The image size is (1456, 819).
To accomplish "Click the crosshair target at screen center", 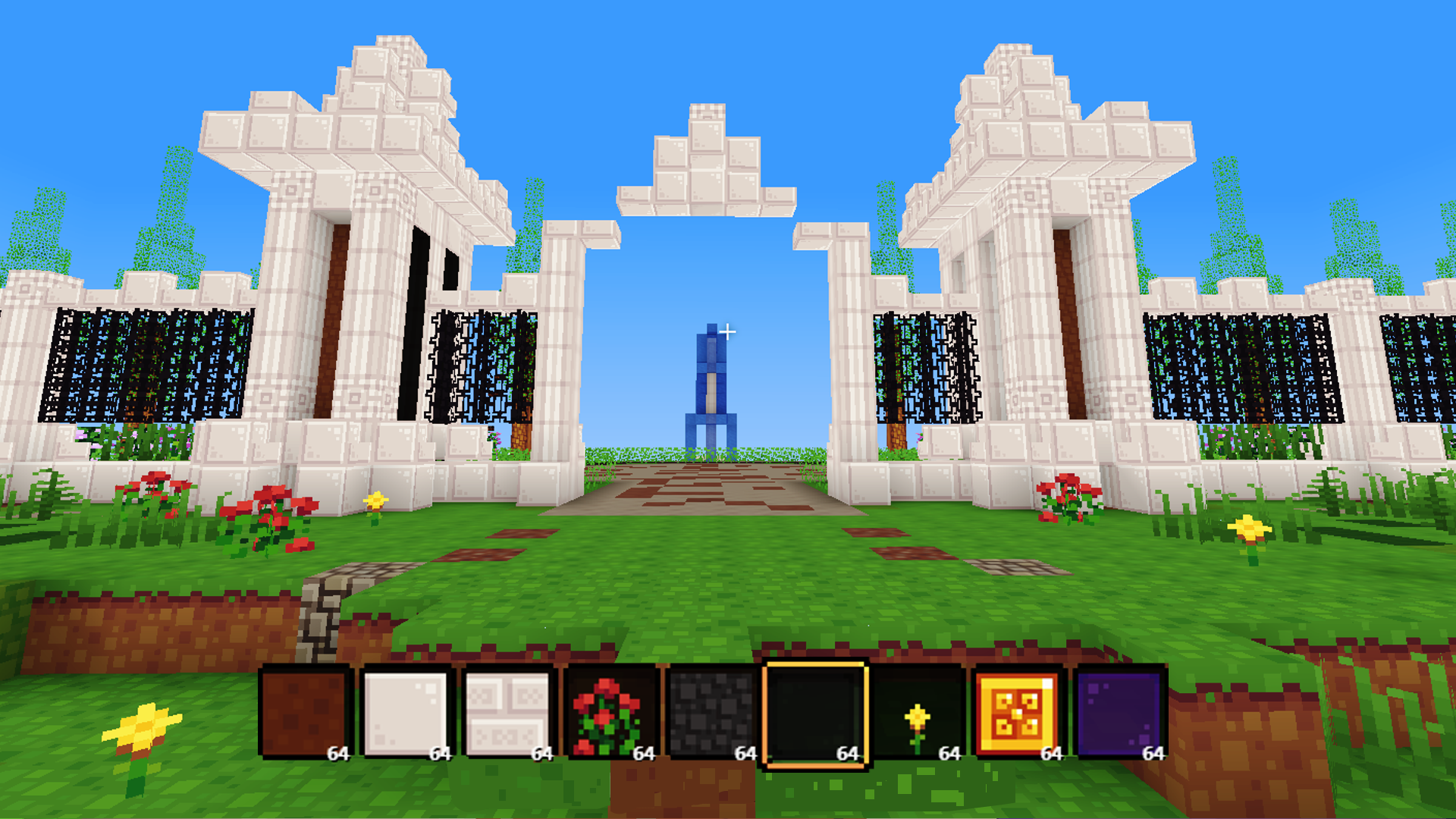I will point(728,331).
